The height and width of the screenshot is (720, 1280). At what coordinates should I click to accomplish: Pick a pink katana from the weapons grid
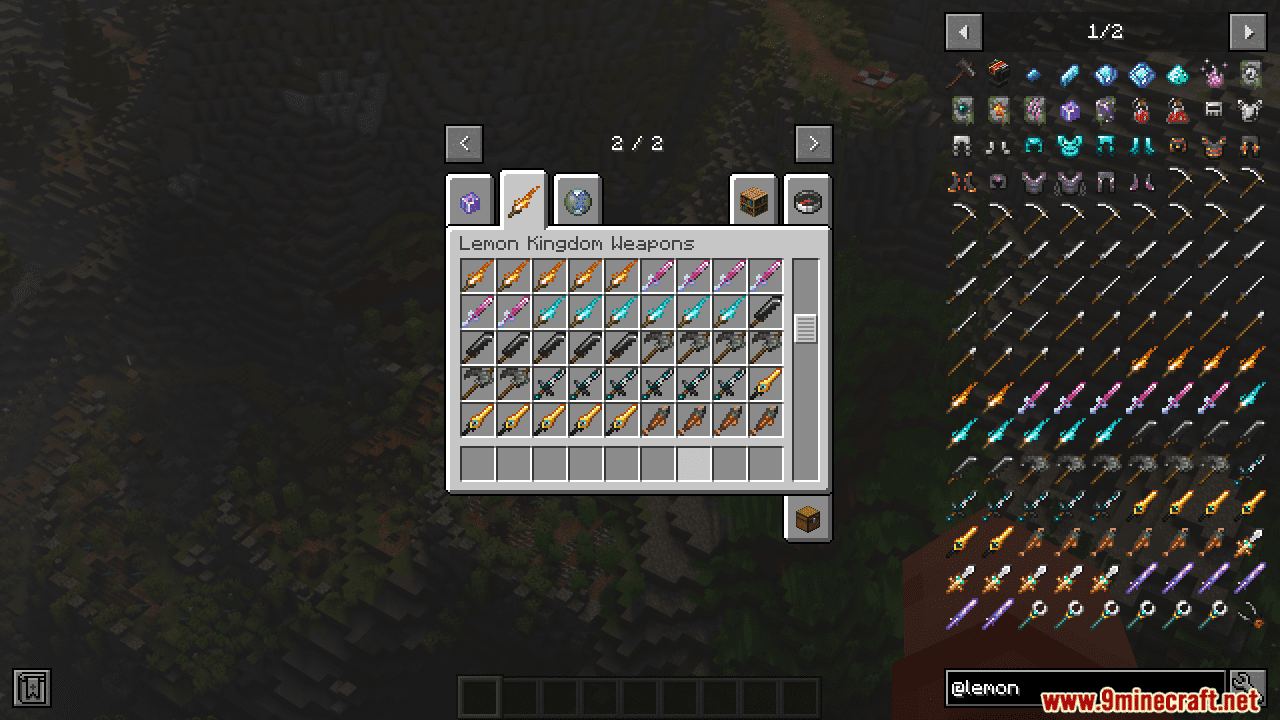point(660,277)
